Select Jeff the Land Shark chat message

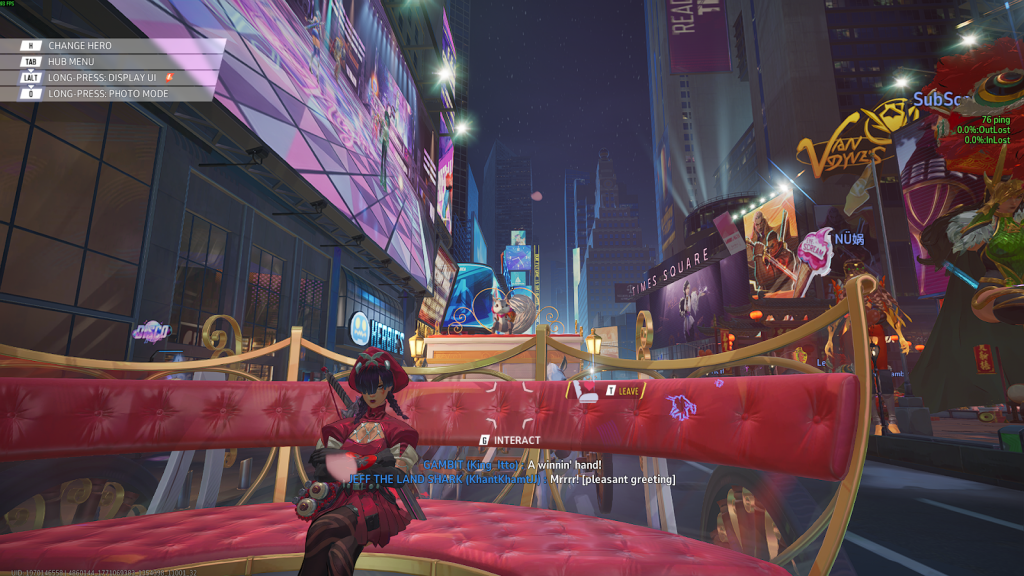point(509,480)
